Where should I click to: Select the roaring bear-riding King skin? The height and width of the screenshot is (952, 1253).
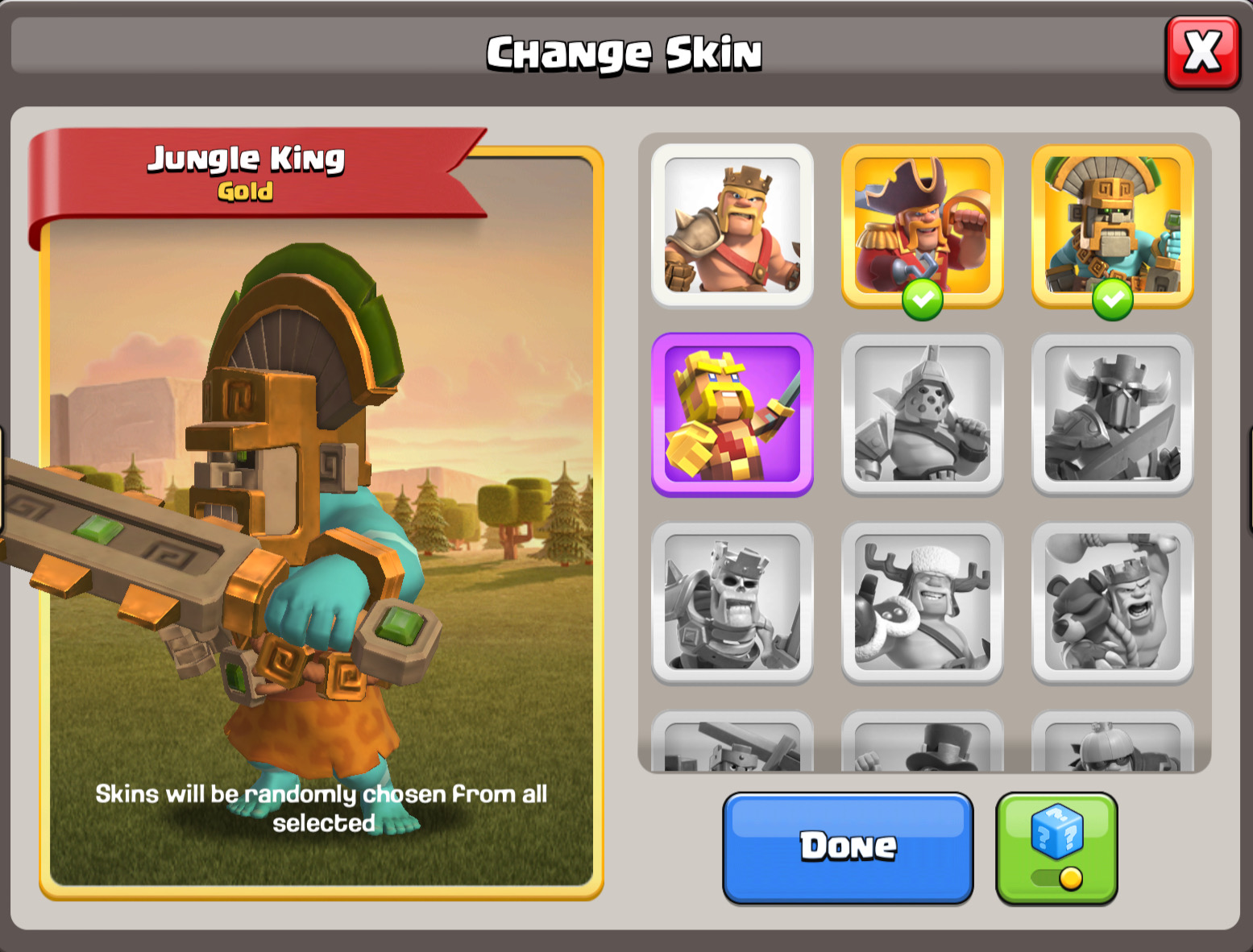1110,602
